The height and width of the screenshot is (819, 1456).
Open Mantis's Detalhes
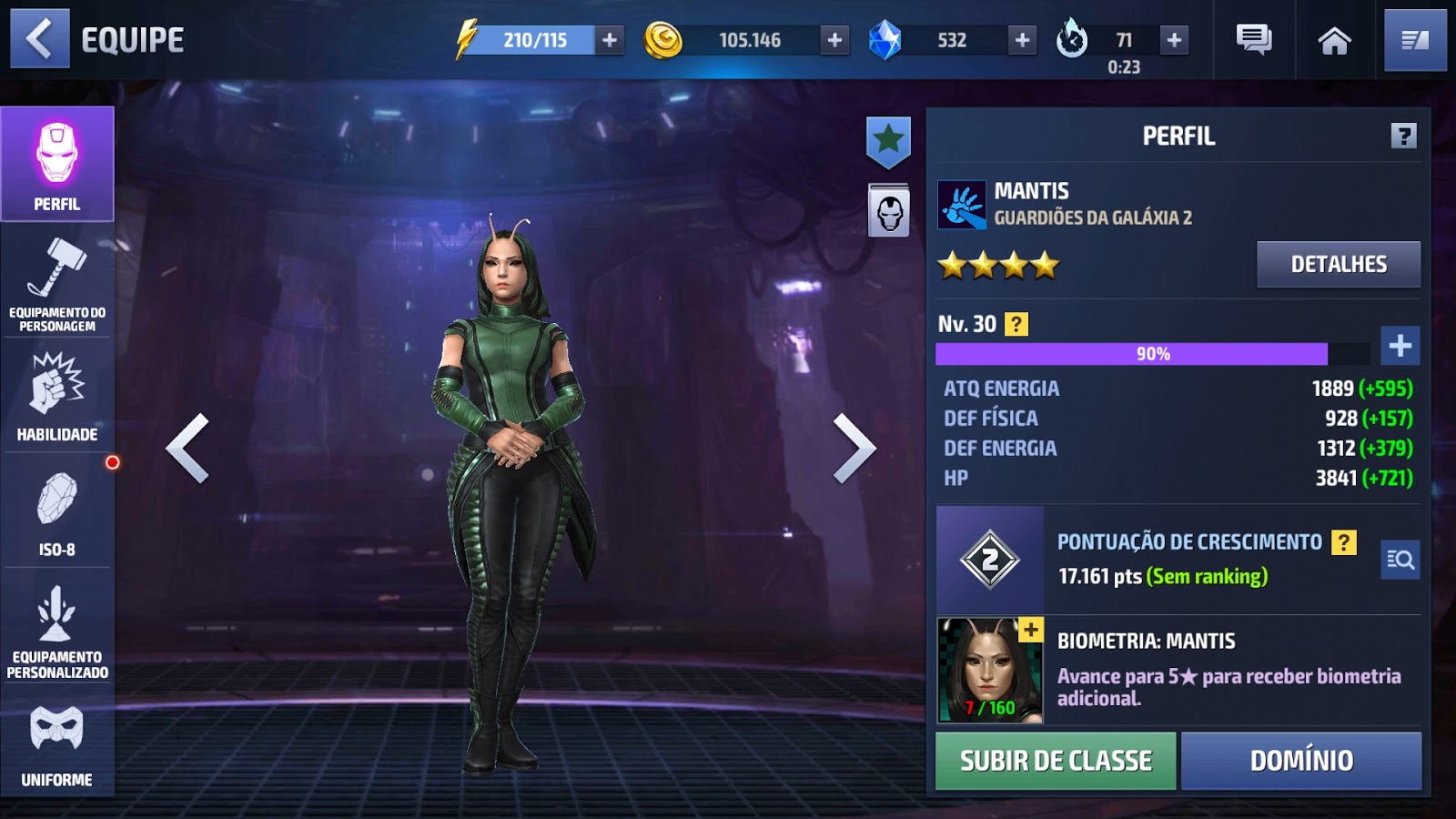[1338, 264]
